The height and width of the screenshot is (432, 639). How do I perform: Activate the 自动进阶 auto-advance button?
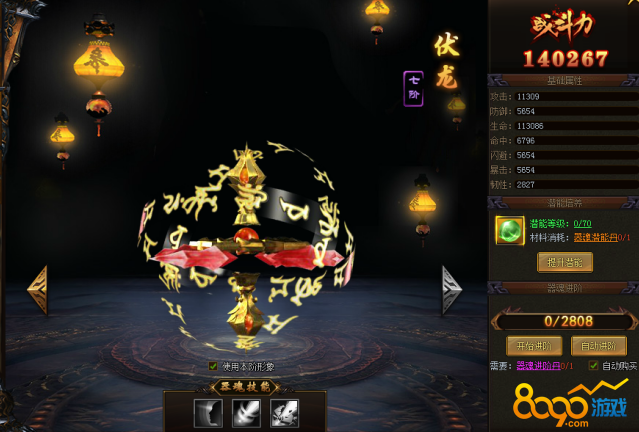coord(597,345)
